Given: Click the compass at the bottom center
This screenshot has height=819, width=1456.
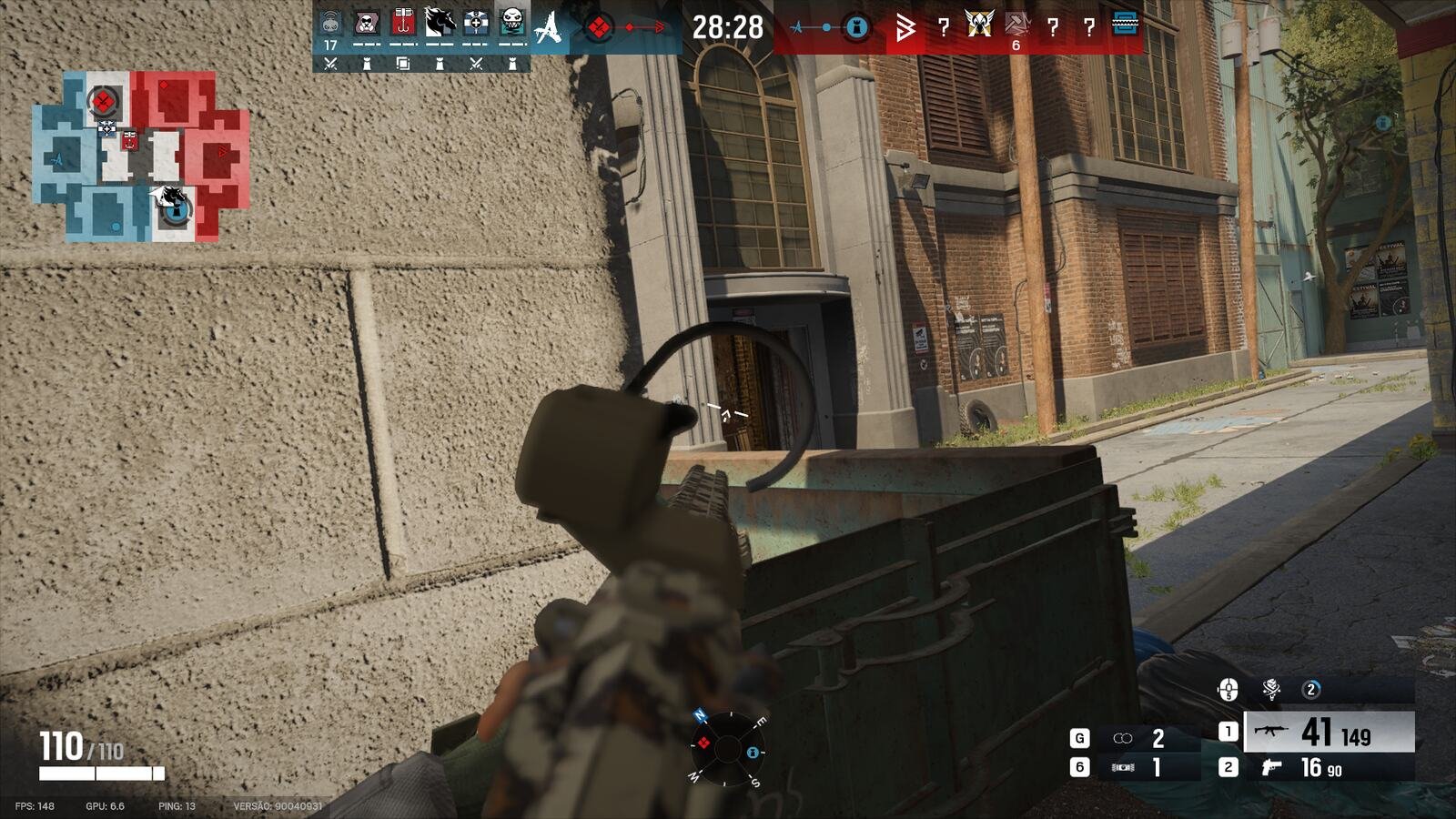Looking at the screenshot, I should click(727, 748).
